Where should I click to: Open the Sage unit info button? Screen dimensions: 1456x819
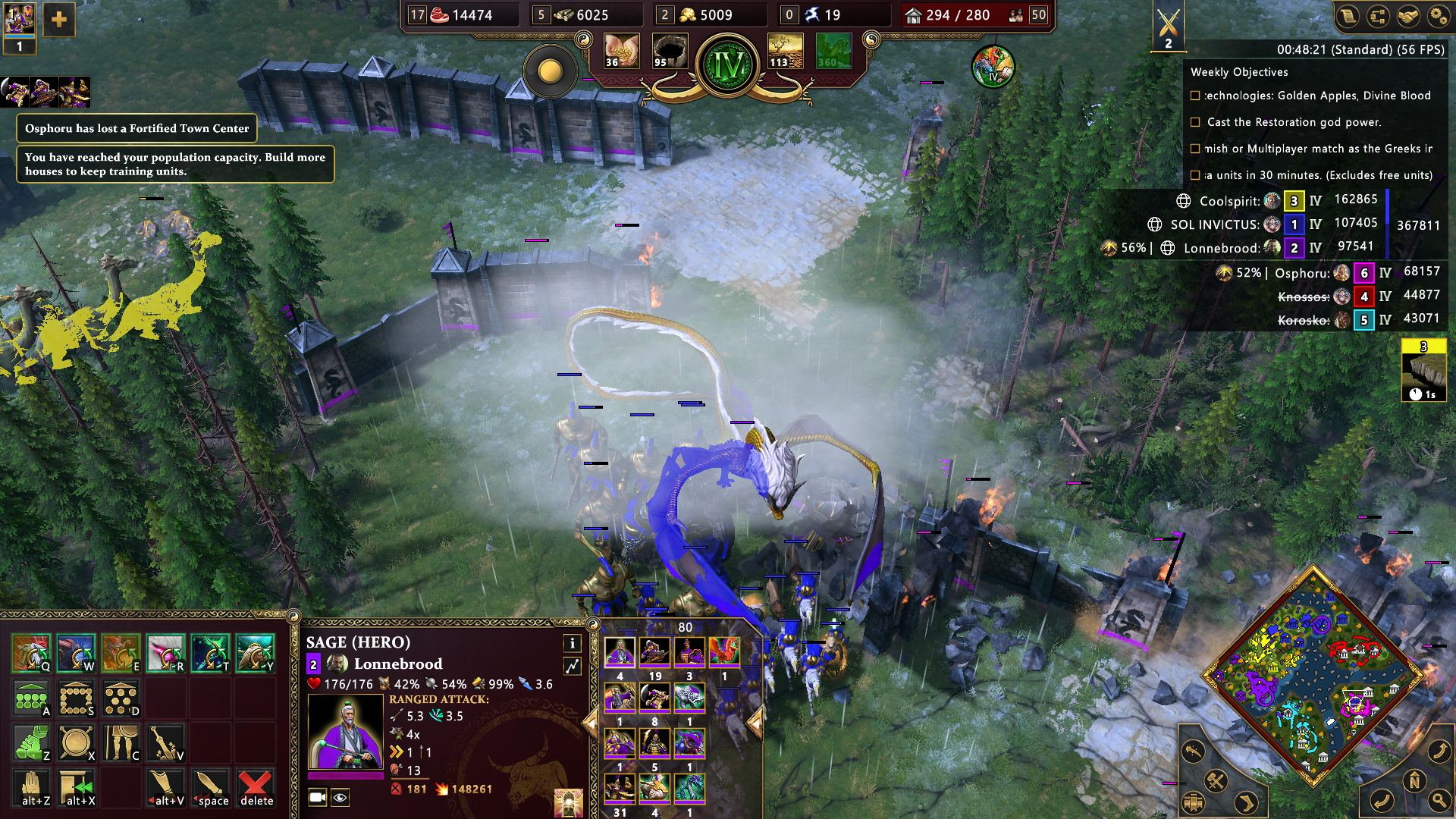pos(573,643)
